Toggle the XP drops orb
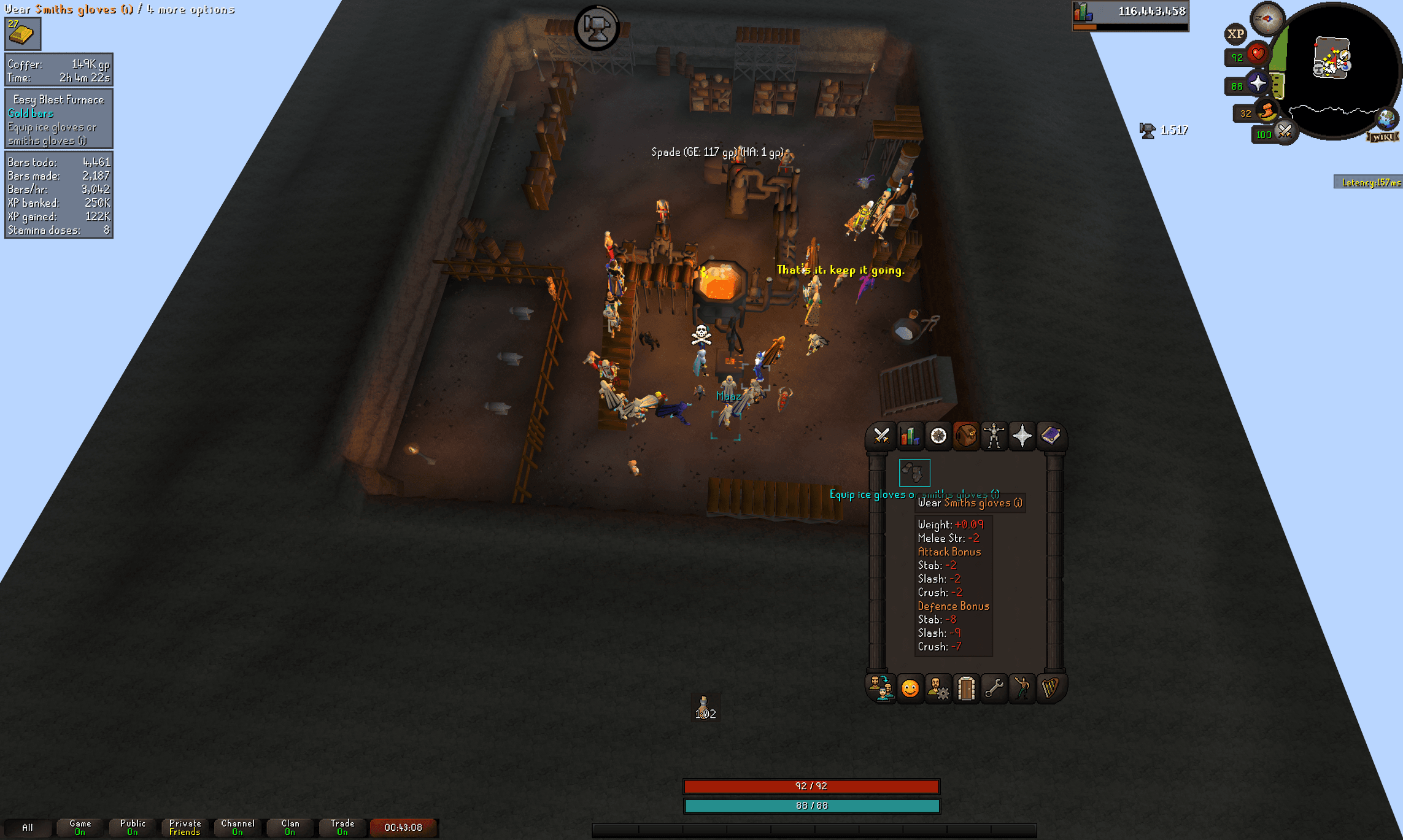The height and width of the screenshot is (840, 1403). tap(1235, 34)
